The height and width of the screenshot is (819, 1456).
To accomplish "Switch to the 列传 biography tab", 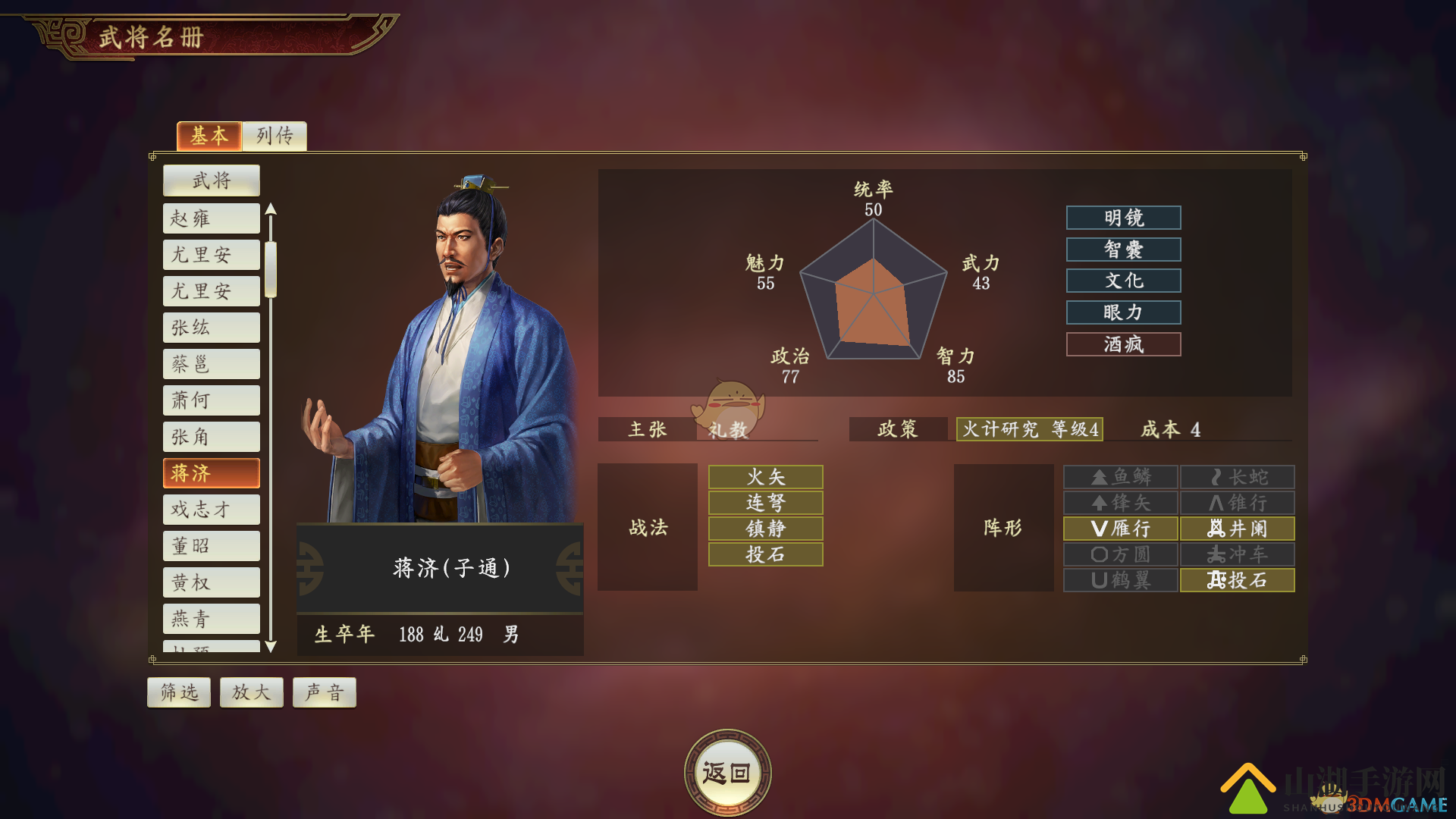I will (x=274, y=136).
